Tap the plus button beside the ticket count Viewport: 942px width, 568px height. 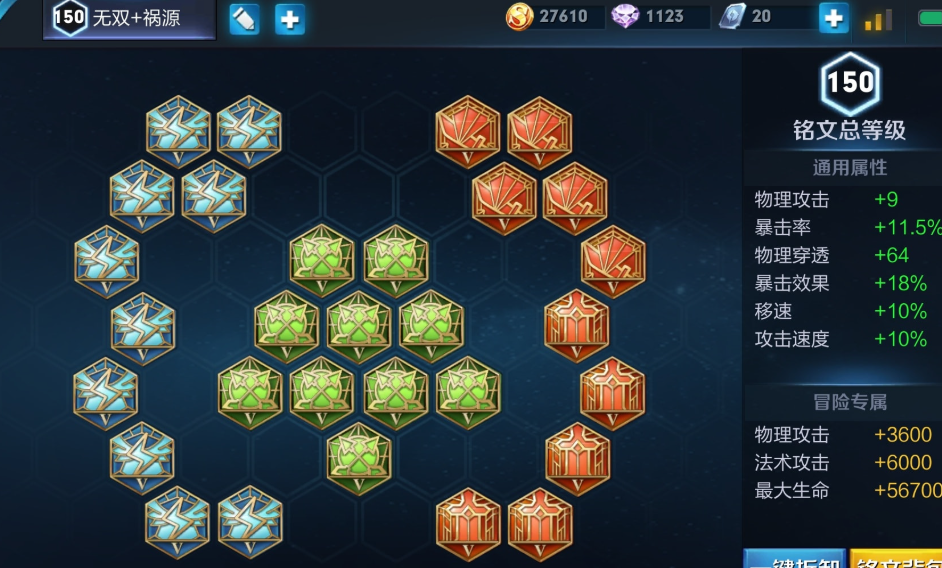833,17
